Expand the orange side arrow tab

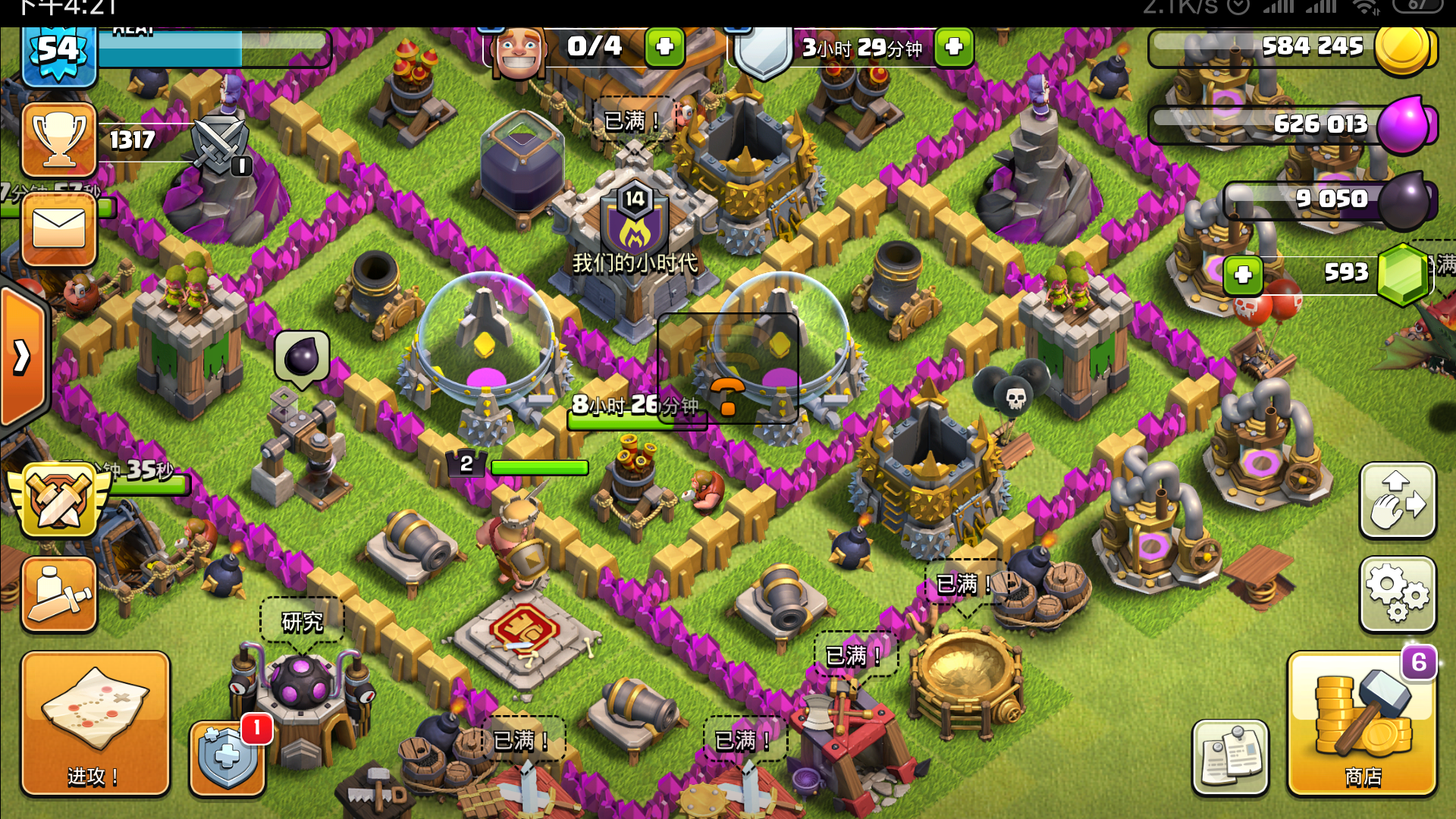point(23,356)
